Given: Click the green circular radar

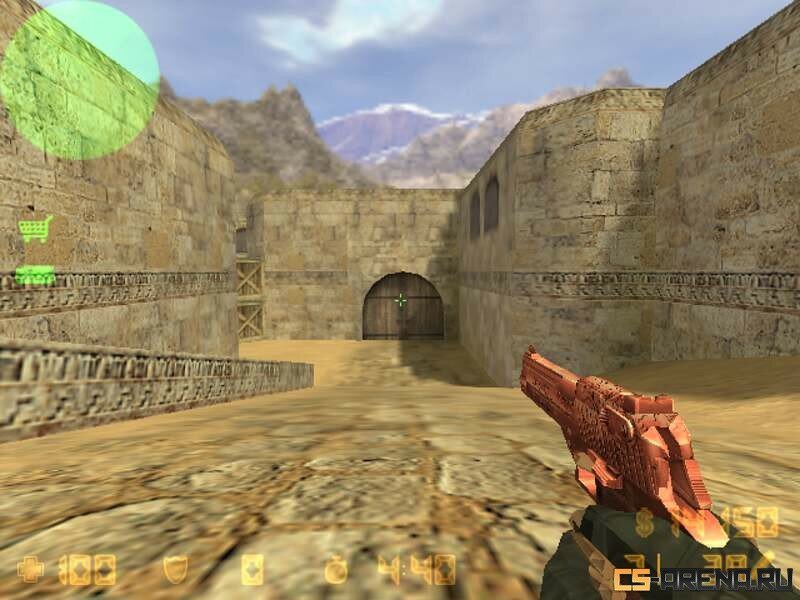Looking at the screenshot, I should (x=80, y=80).
